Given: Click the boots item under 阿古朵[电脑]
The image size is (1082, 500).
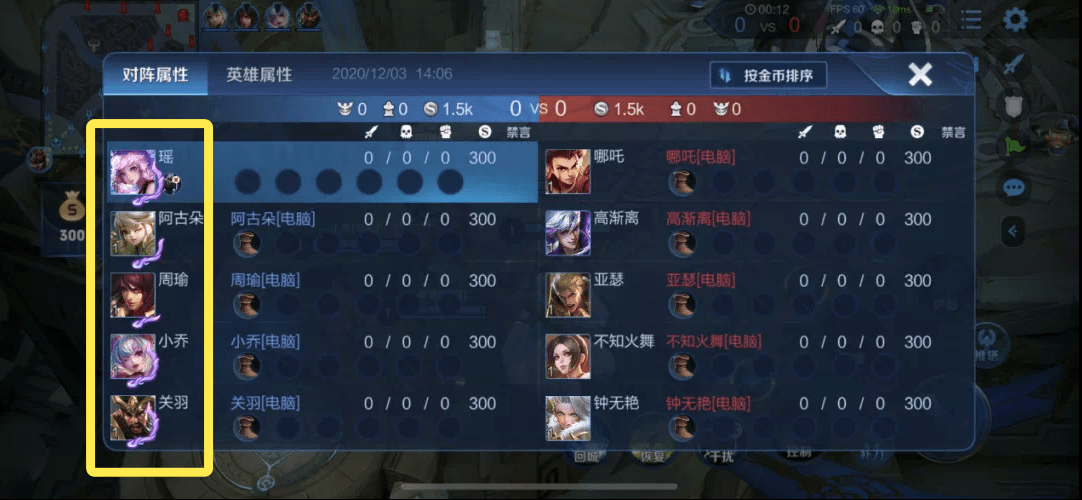Looking at the screenshot, I should tap(247, 244).
